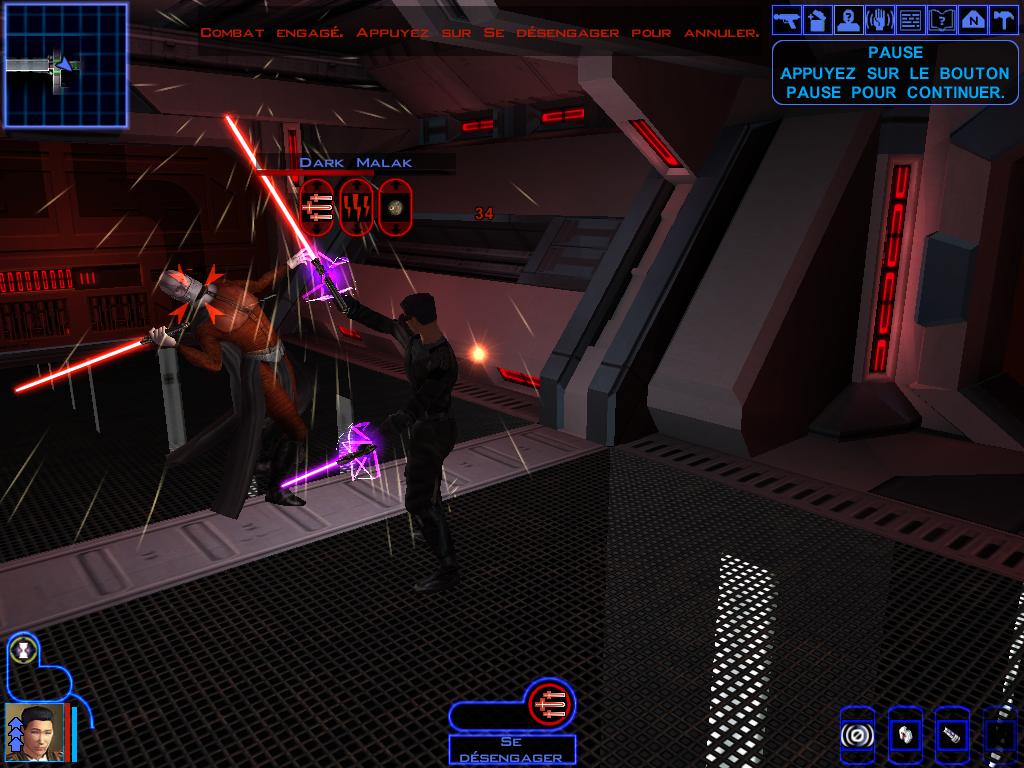Open the quest journal book icon
1024x768 pixels.
[x=941, y=19]
